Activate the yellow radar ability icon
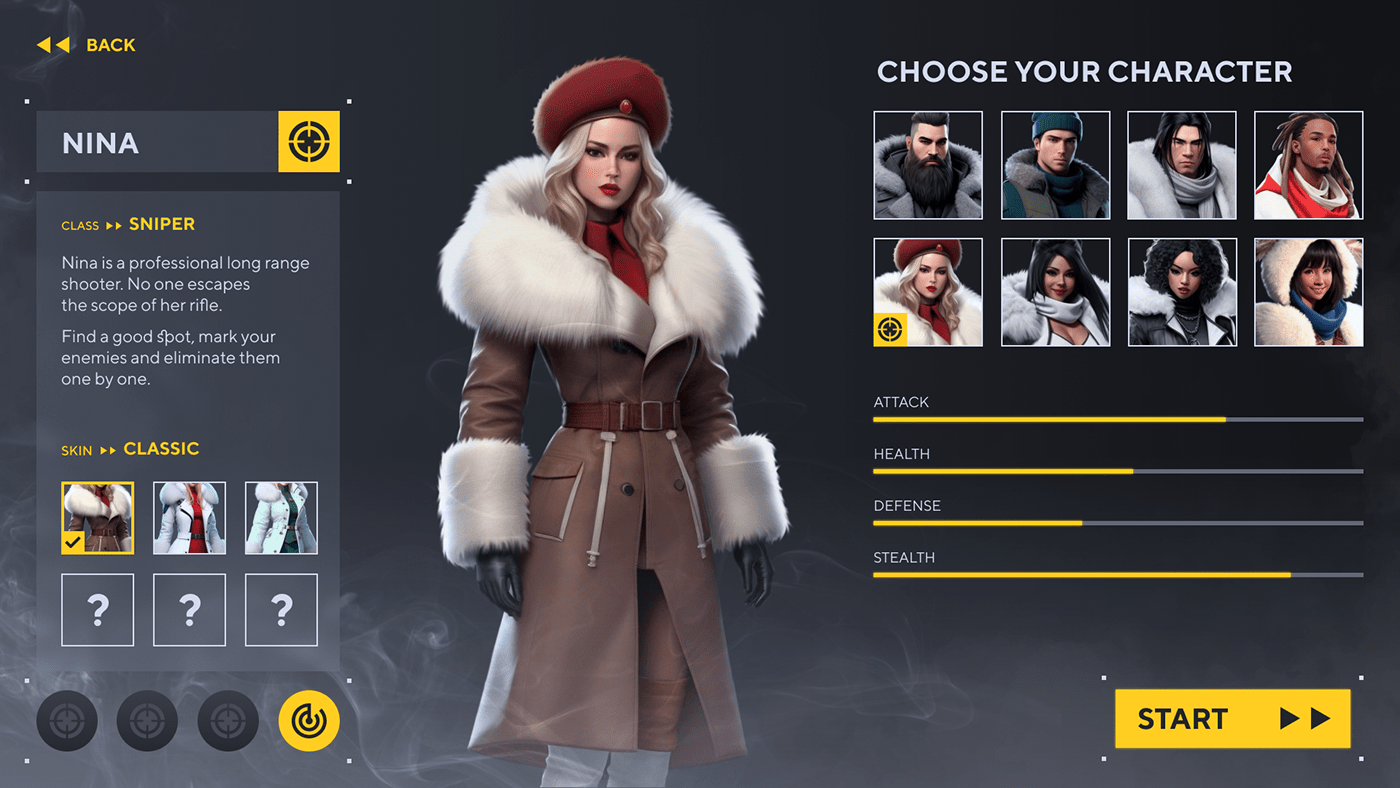The width and height of the screenshot is (1400, 788). click(x=309, y=721)
